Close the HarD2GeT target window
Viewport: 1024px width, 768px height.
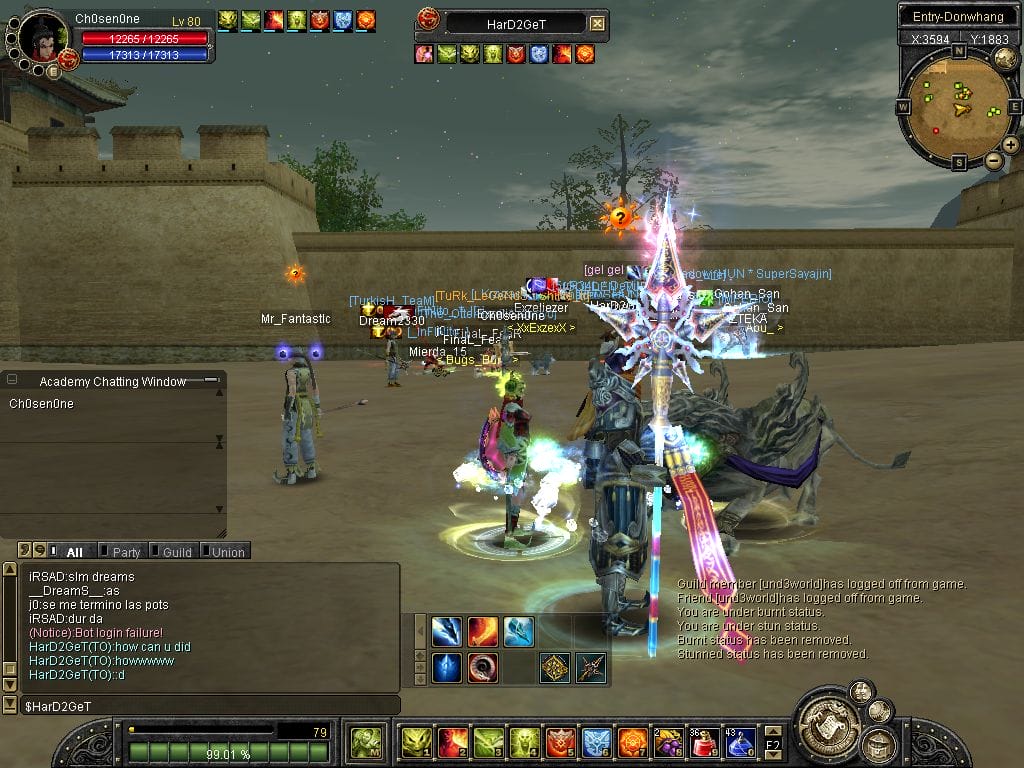(x=597, y=23)
